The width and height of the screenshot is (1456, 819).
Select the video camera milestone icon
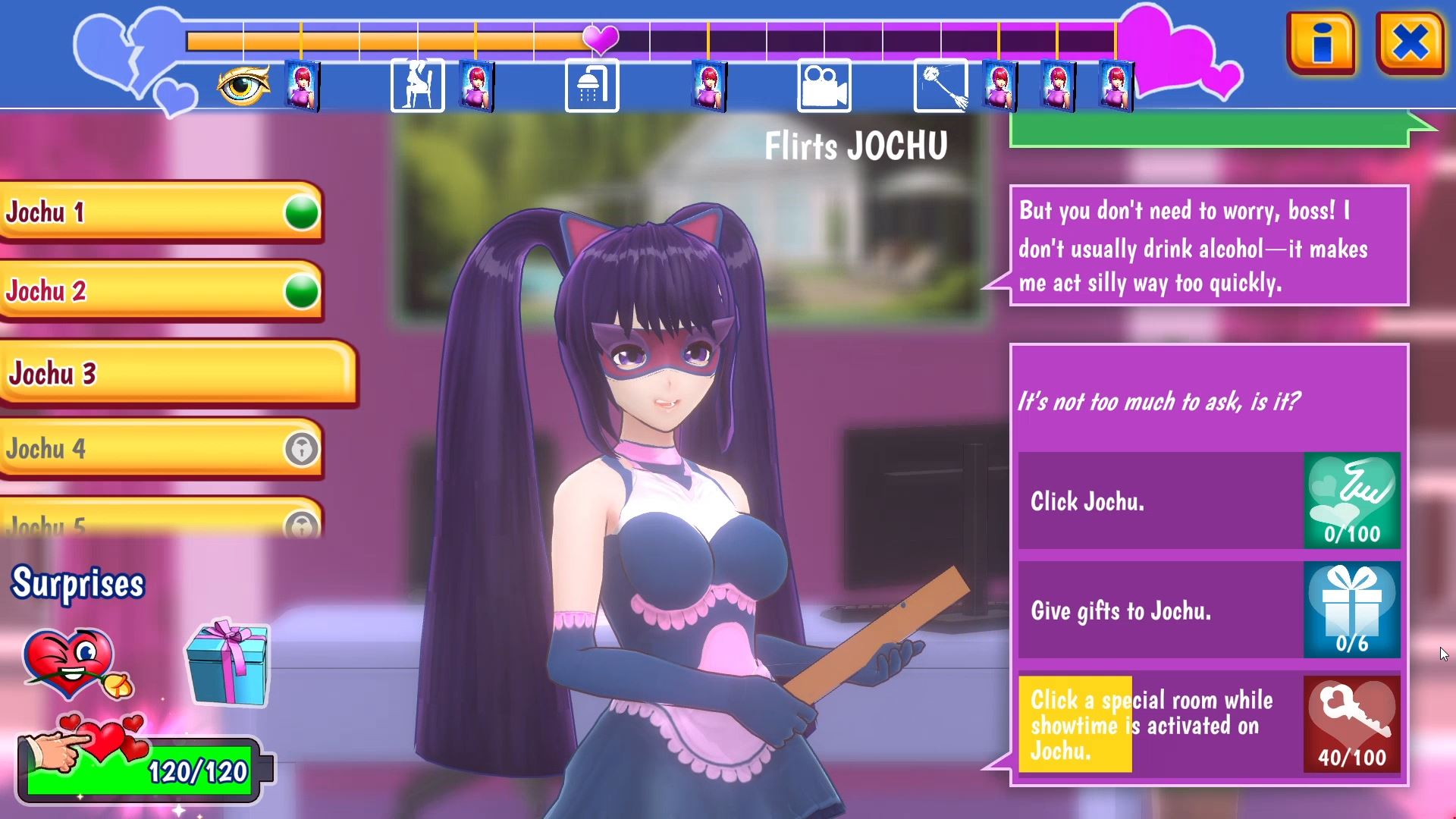pos(824,86)
